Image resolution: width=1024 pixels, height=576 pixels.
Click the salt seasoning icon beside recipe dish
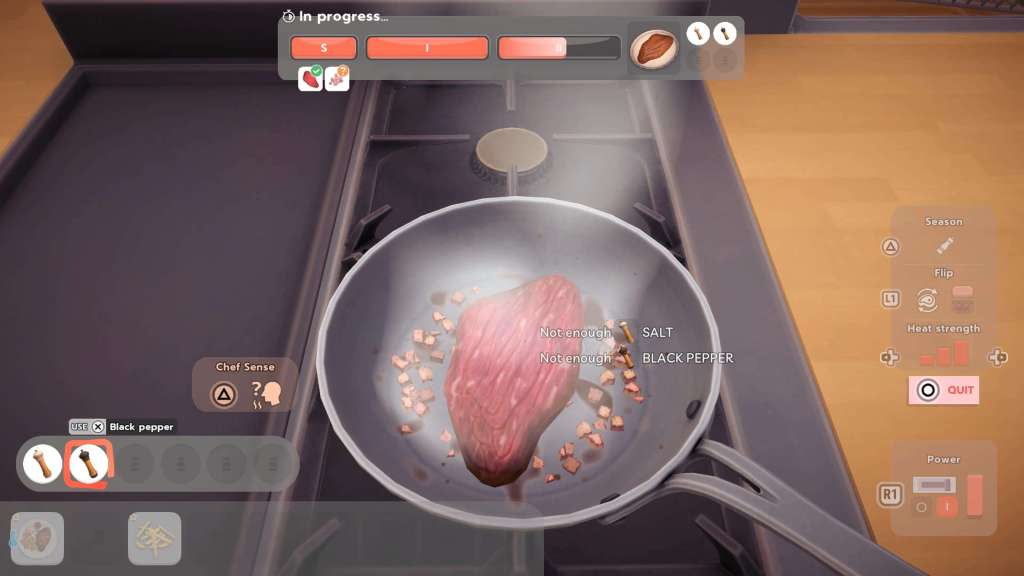pos(698,34)
